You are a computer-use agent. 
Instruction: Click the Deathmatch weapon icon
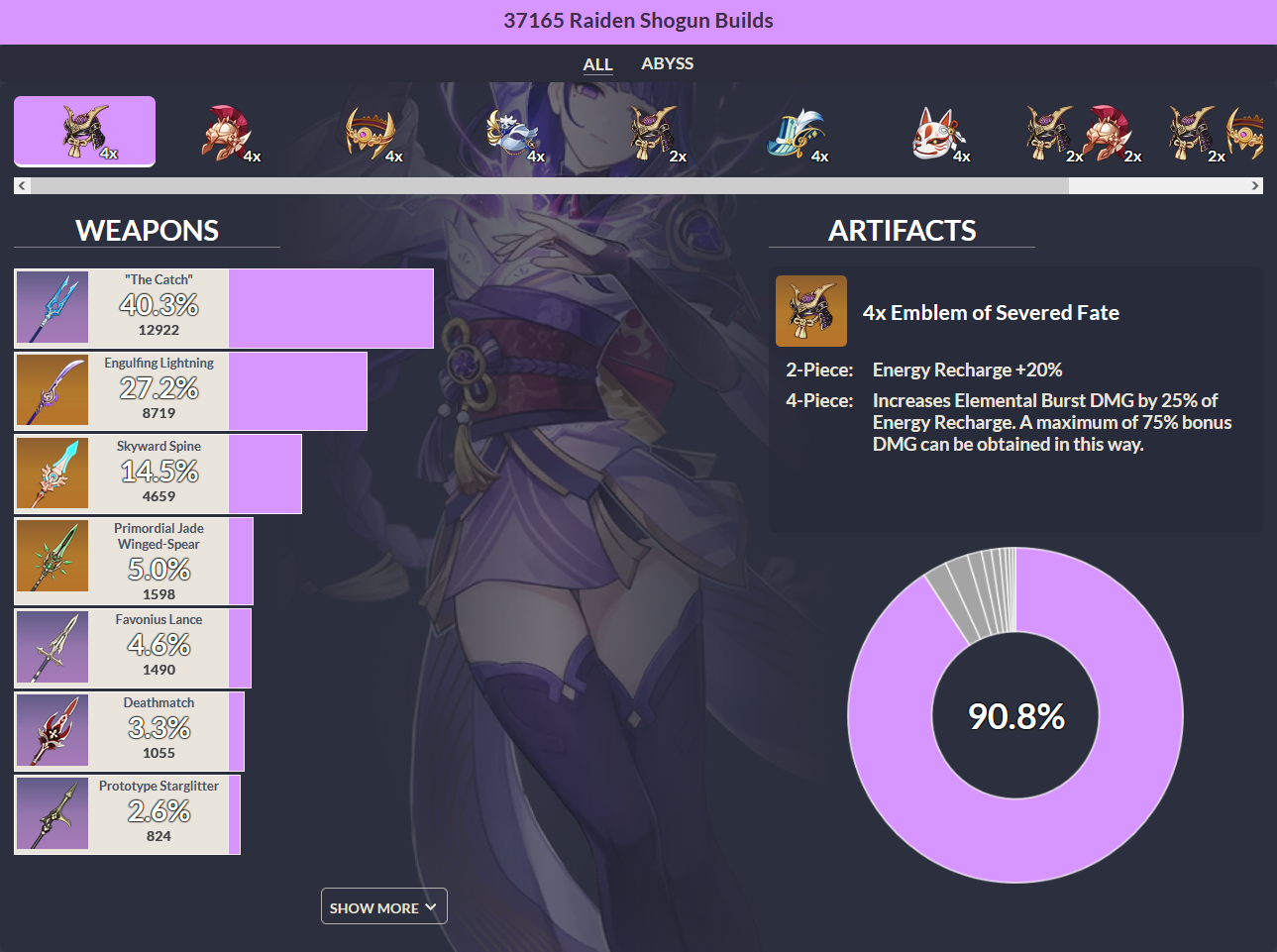52,730
